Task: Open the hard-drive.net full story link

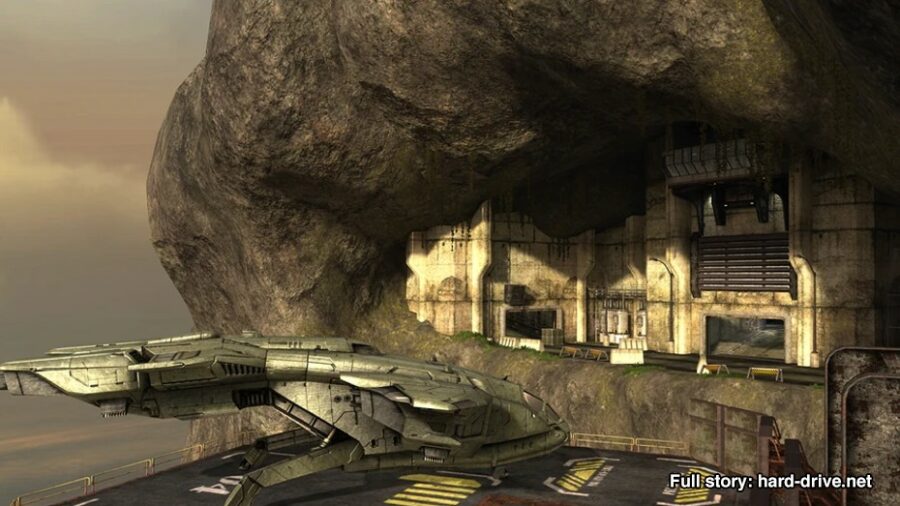Action: pyautogui.click(x=770, y=481)
